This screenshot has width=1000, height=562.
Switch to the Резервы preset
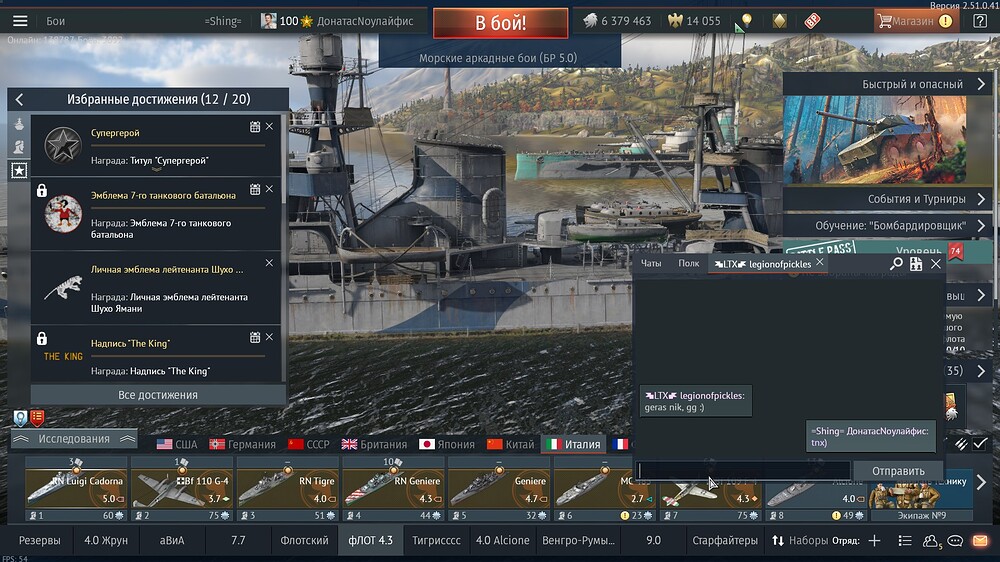tap(39, 540)
